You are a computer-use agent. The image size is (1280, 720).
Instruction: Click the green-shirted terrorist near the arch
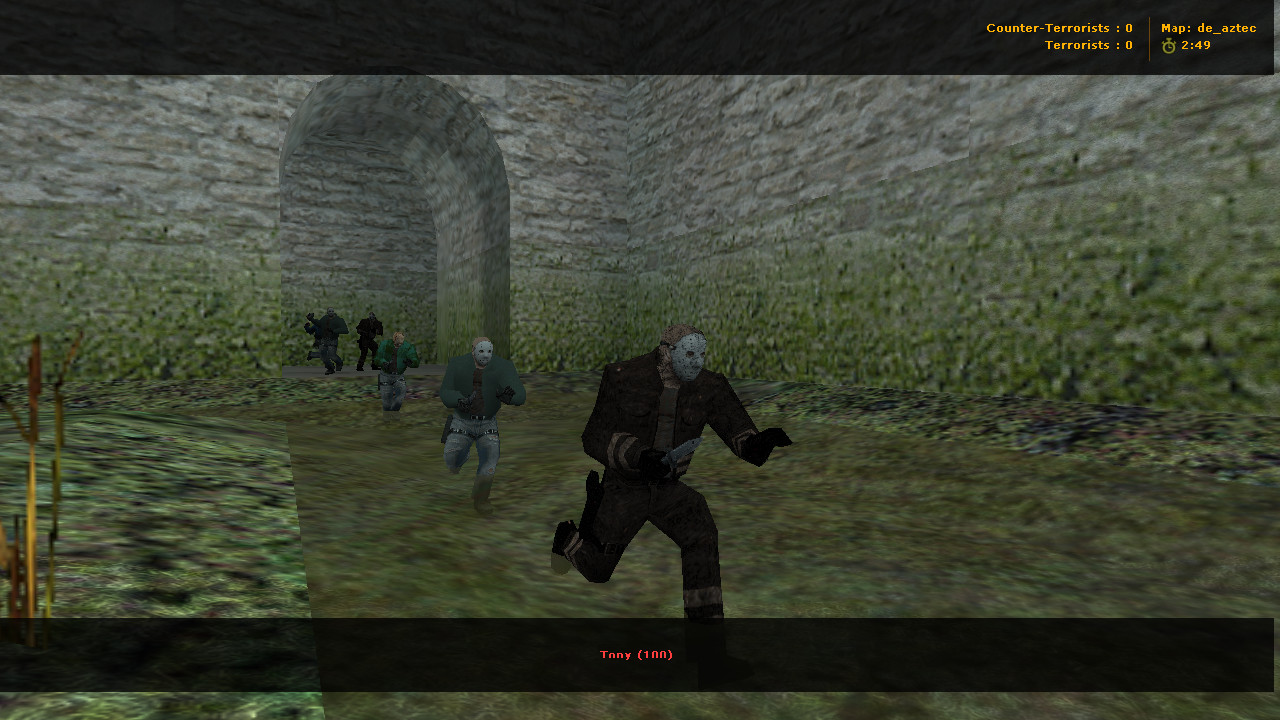(x=397, y=360)
